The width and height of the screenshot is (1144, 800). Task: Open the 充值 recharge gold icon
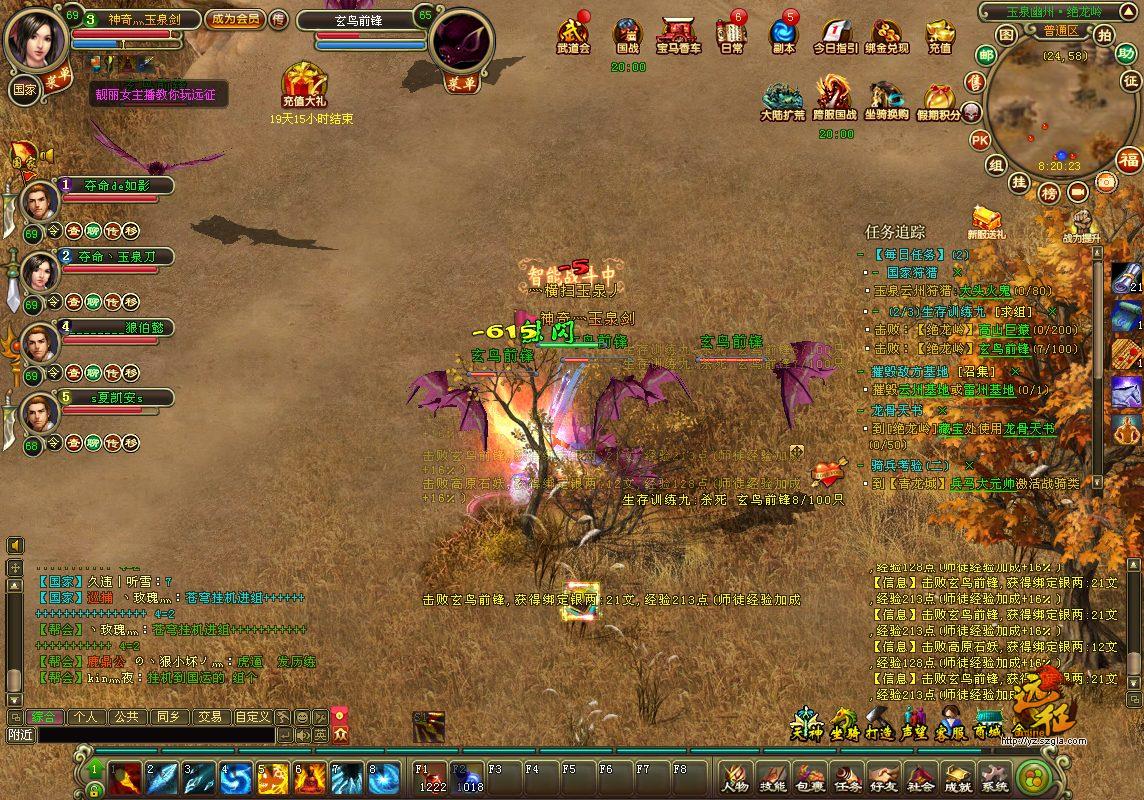tap(940, 37)
